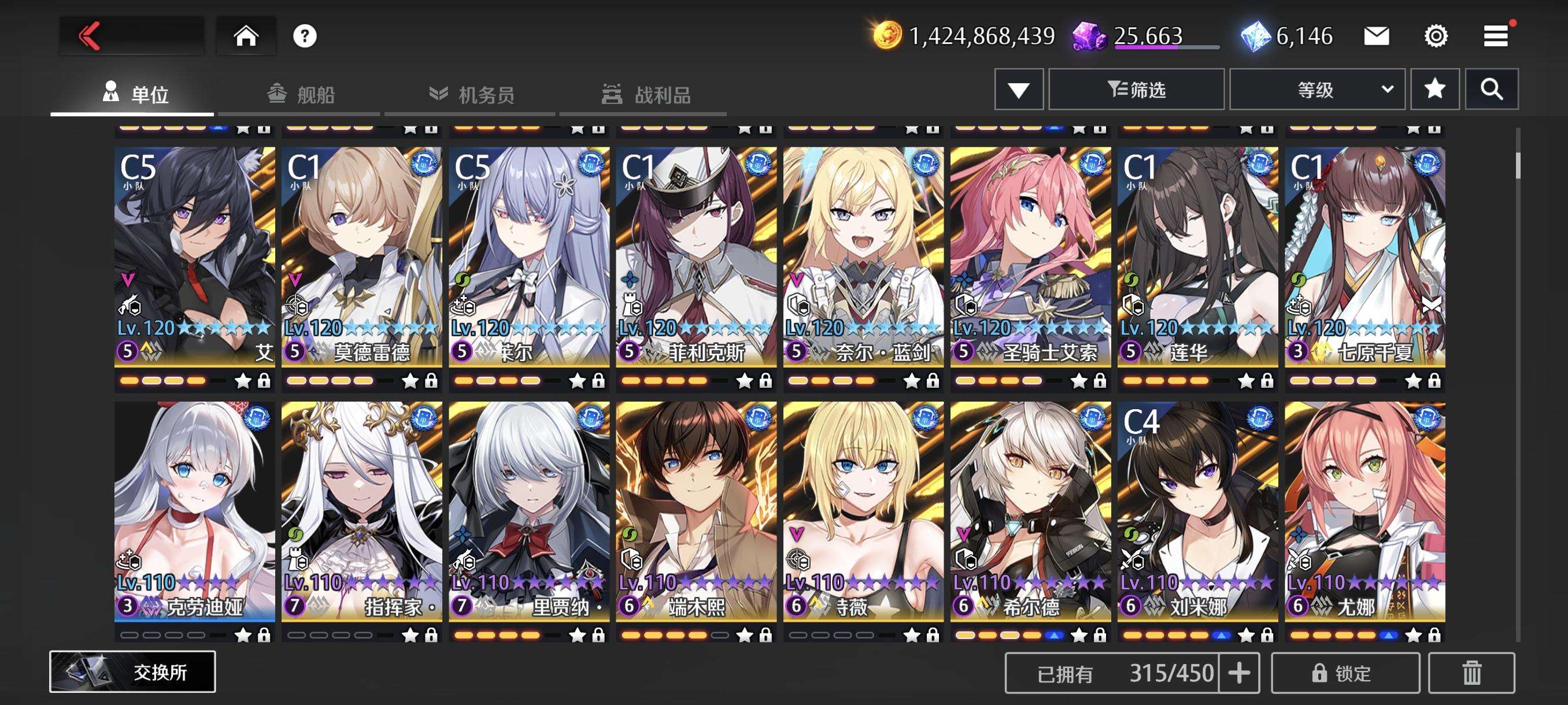
Task: Return home via the home icon
Action: pyautogui.click(x=246, y=36)
